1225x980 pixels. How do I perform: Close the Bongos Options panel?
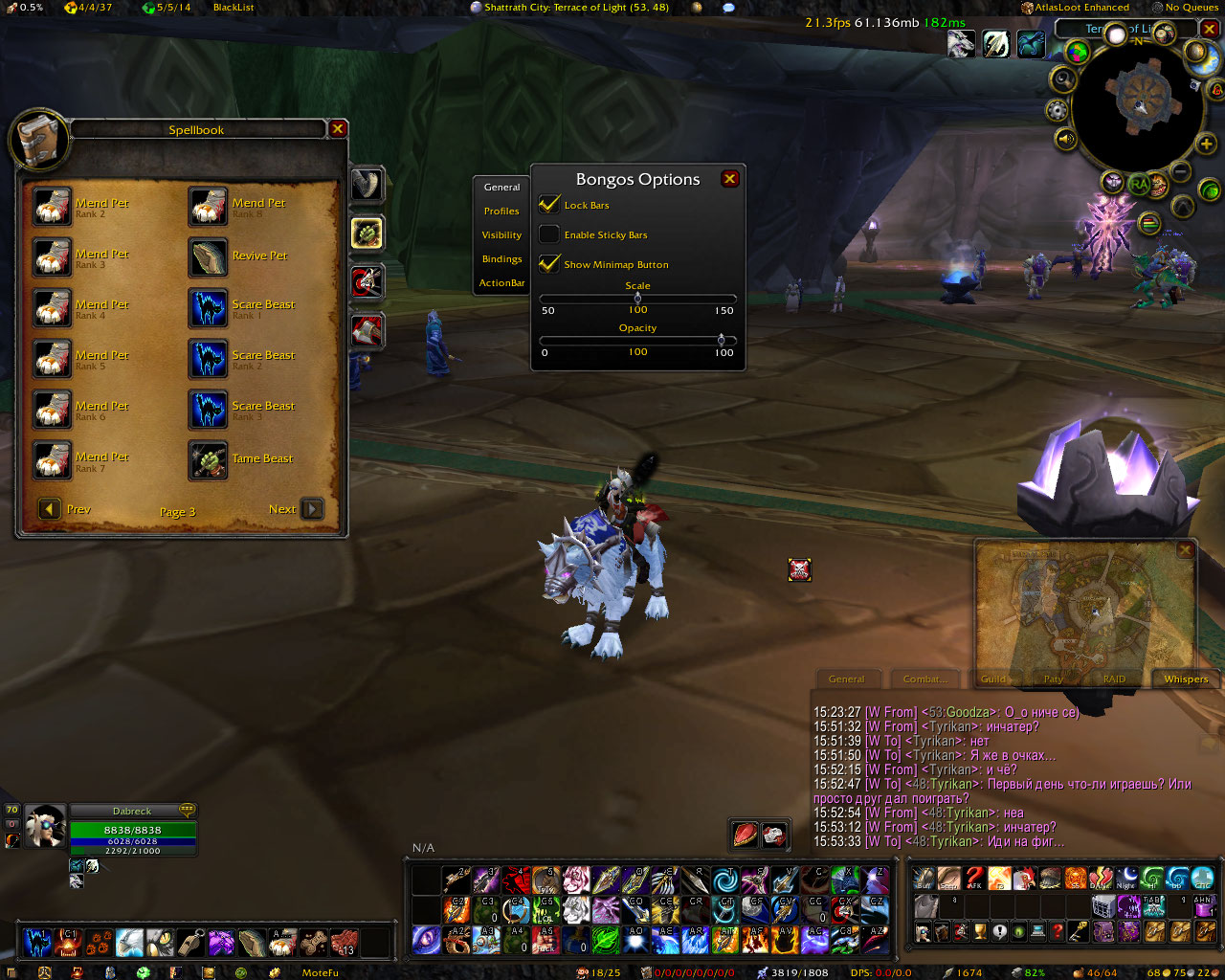[x=729, y=179]
